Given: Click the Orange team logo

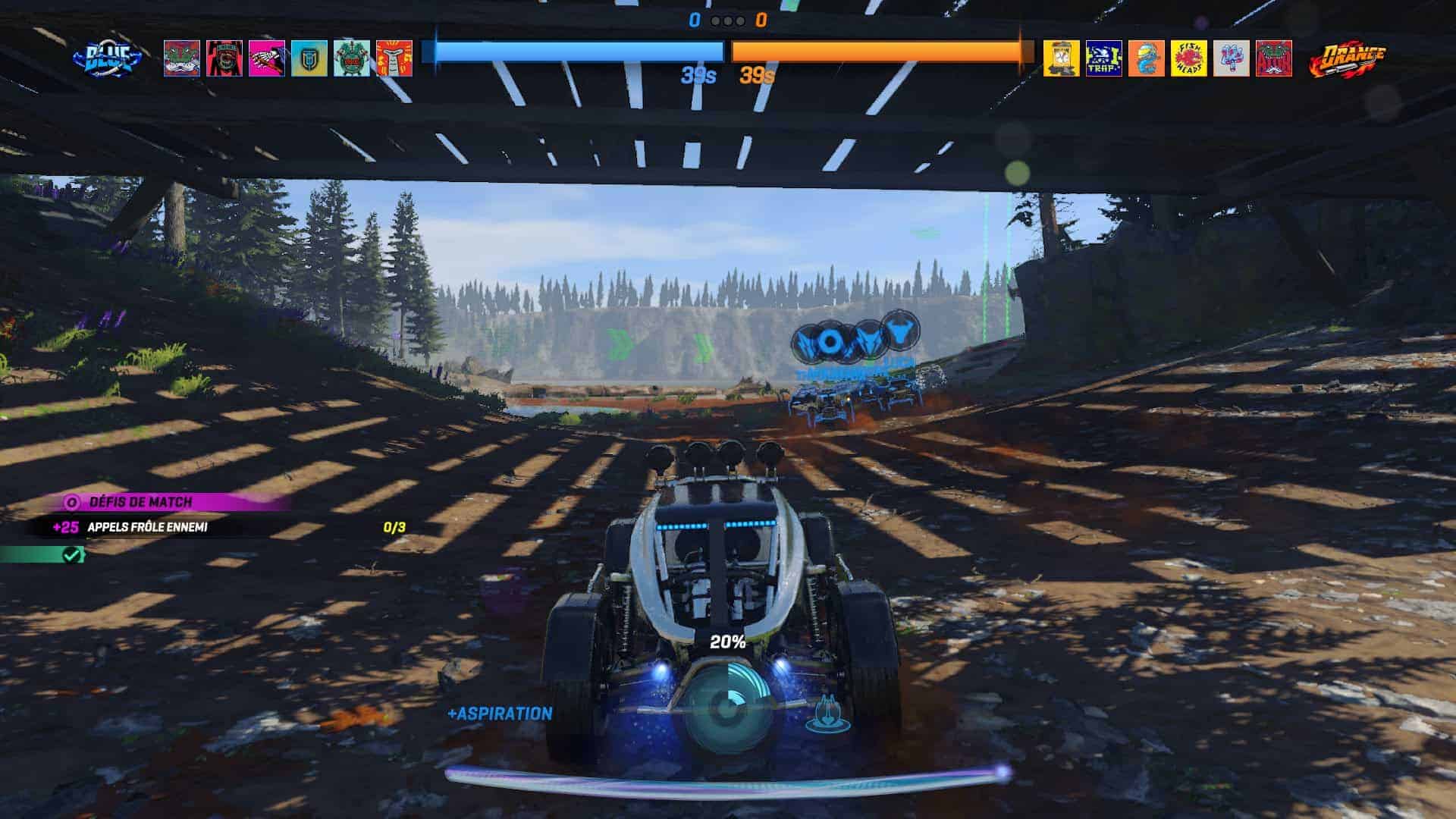Looking at the screenshot, I should [x=1348, y=59].
